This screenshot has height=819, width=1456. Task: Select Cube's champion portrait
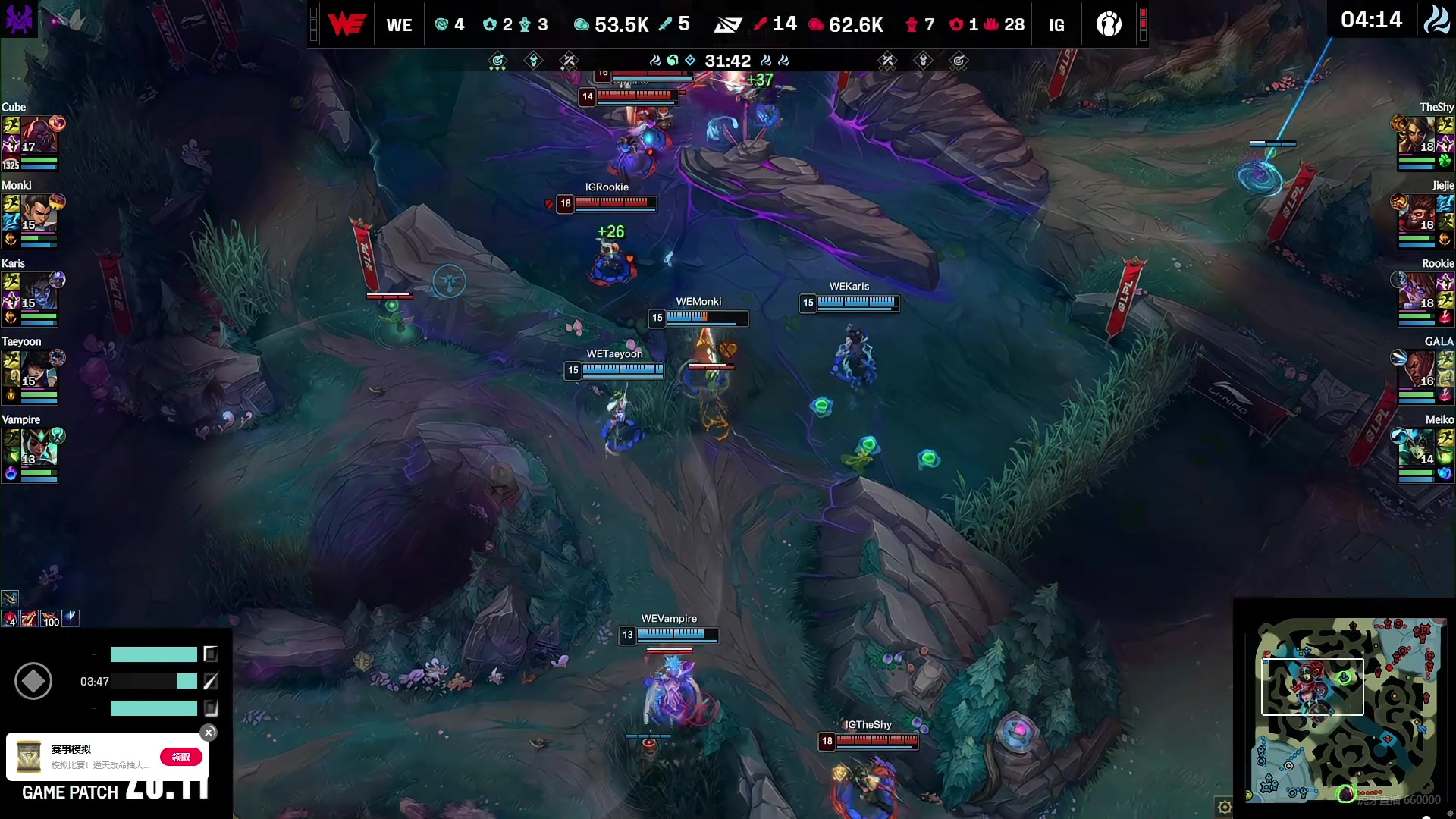38,136
